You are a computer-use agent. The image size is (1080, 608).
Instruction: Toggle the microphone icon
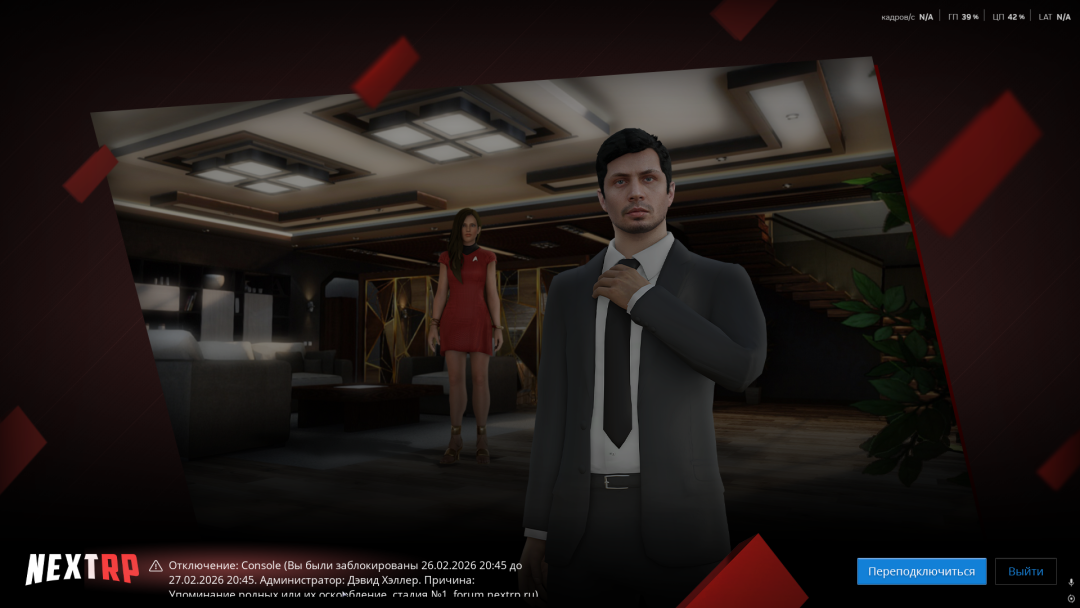[x=1071, y=582]
